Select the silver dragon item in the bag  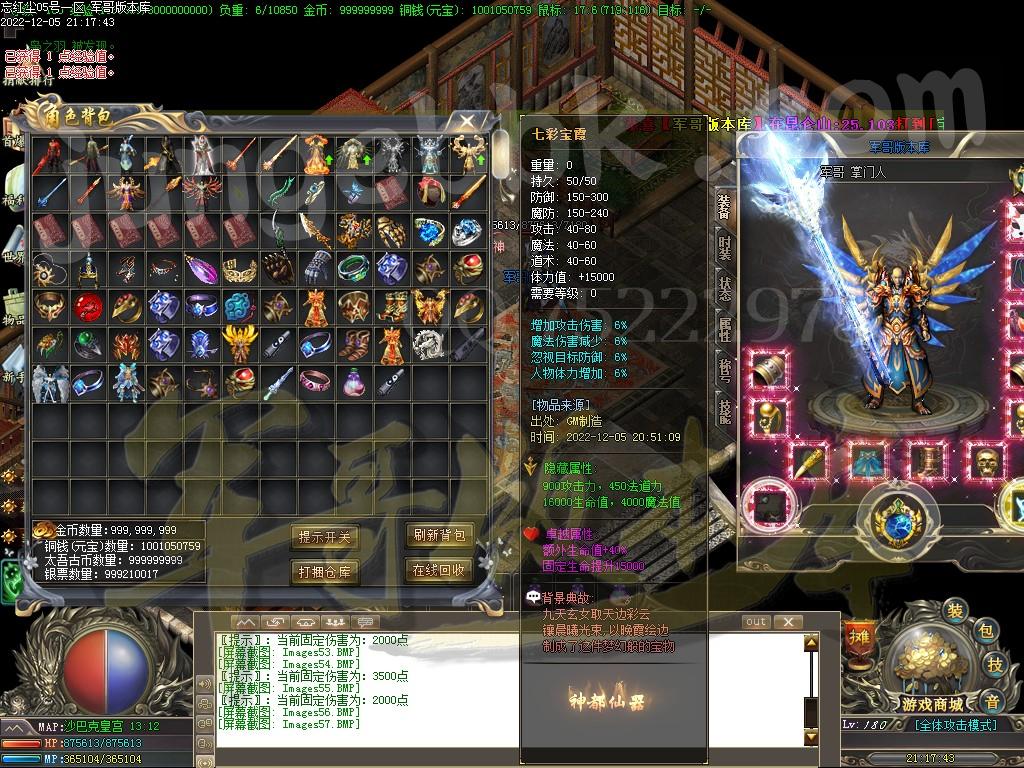click(x=428, y=343)
